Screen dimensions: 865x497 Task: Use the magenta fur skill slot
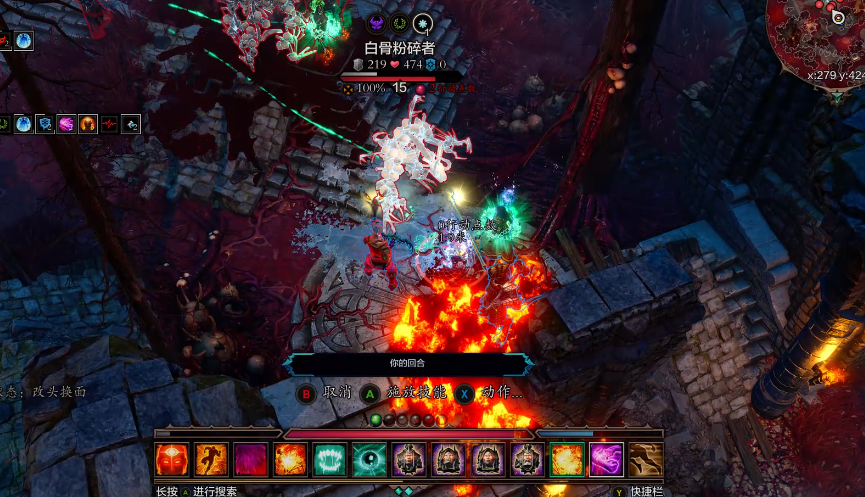[x=251, y=459]
